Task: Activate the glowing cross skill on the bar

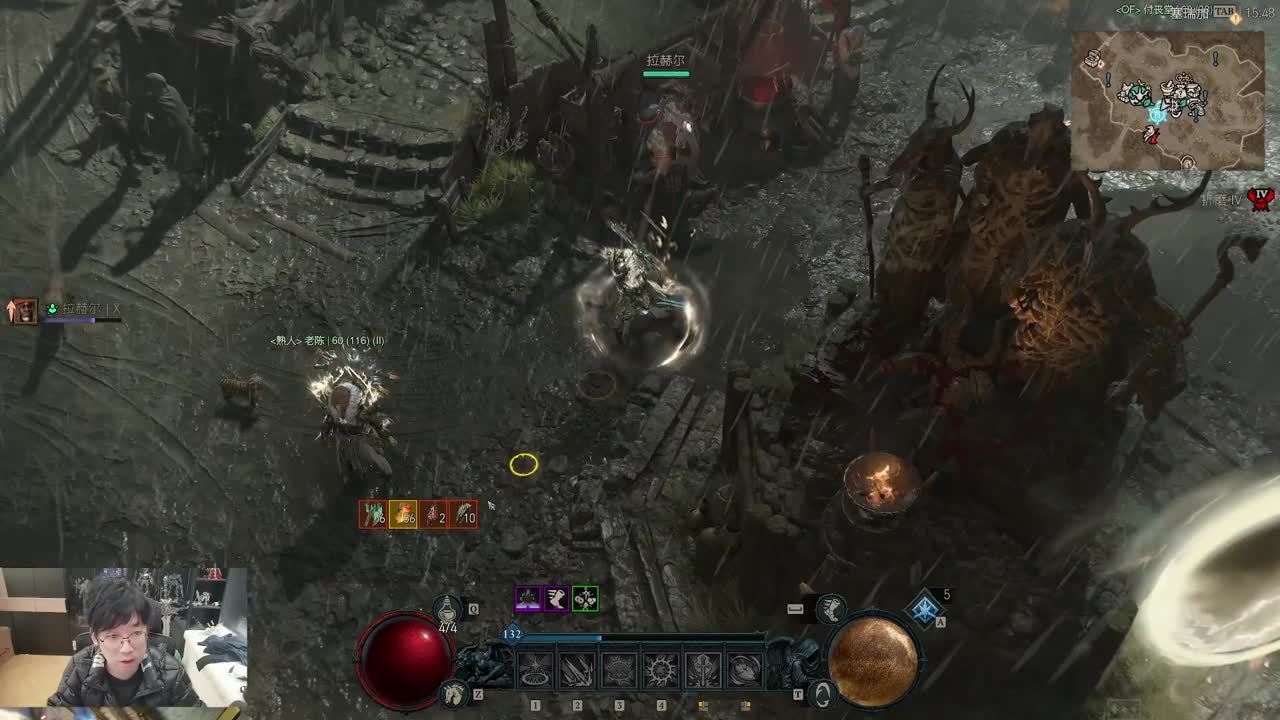Action: pos(703,670)
